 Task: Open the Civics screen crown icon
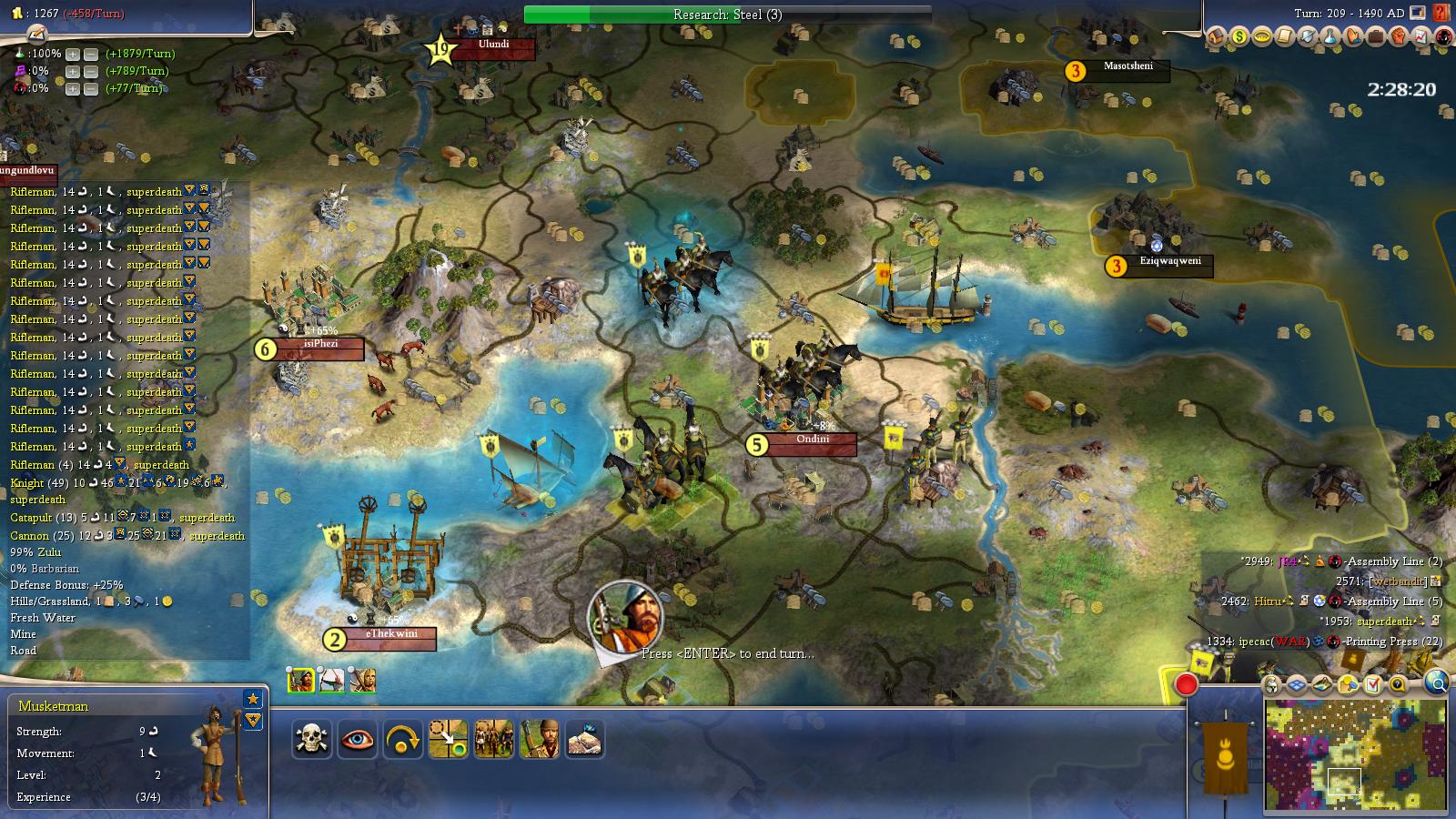point(1261,38)
